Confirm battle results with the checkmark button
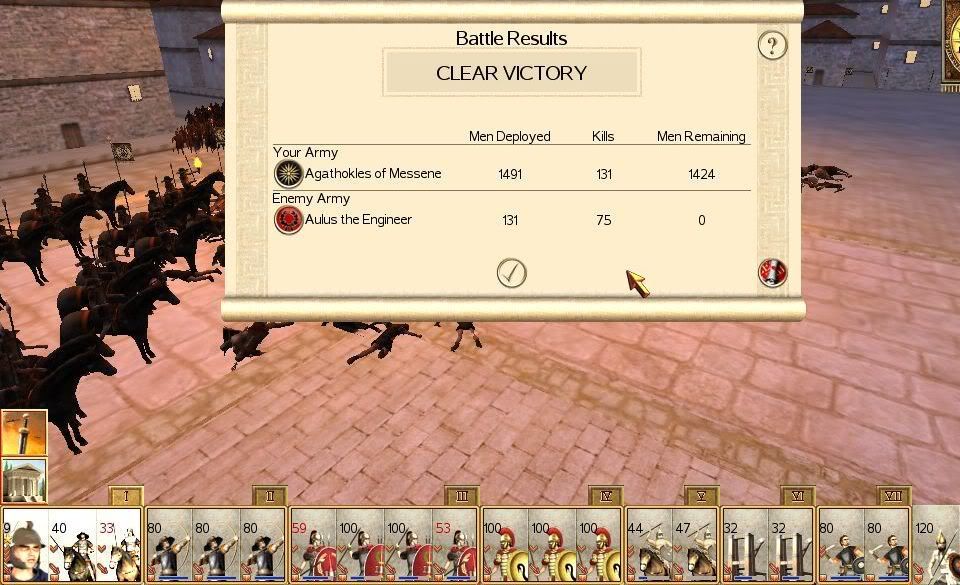960x585 pixels. tap(511, 273)
